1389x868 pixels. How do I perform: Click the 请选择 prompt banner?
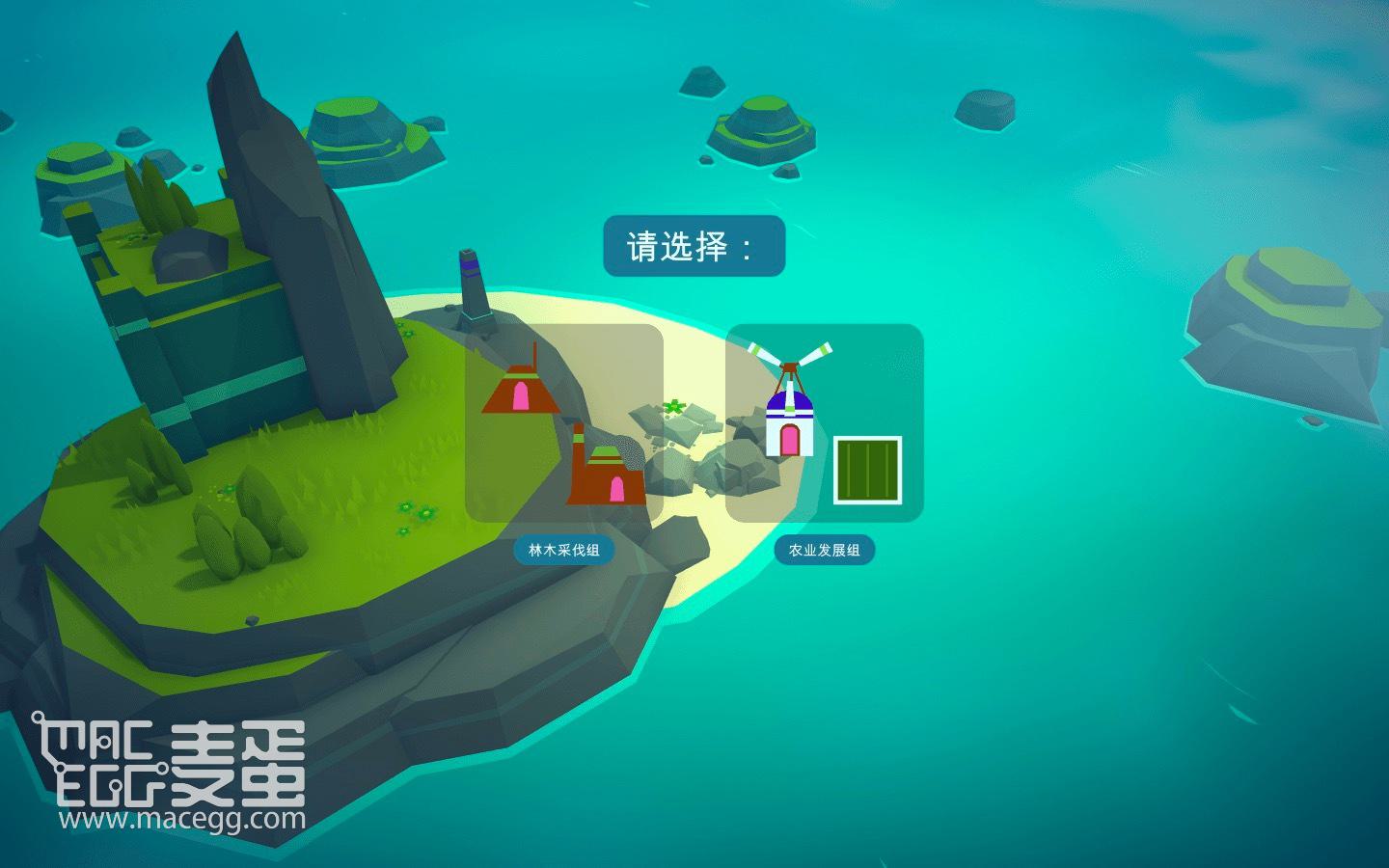pos(693,245)
